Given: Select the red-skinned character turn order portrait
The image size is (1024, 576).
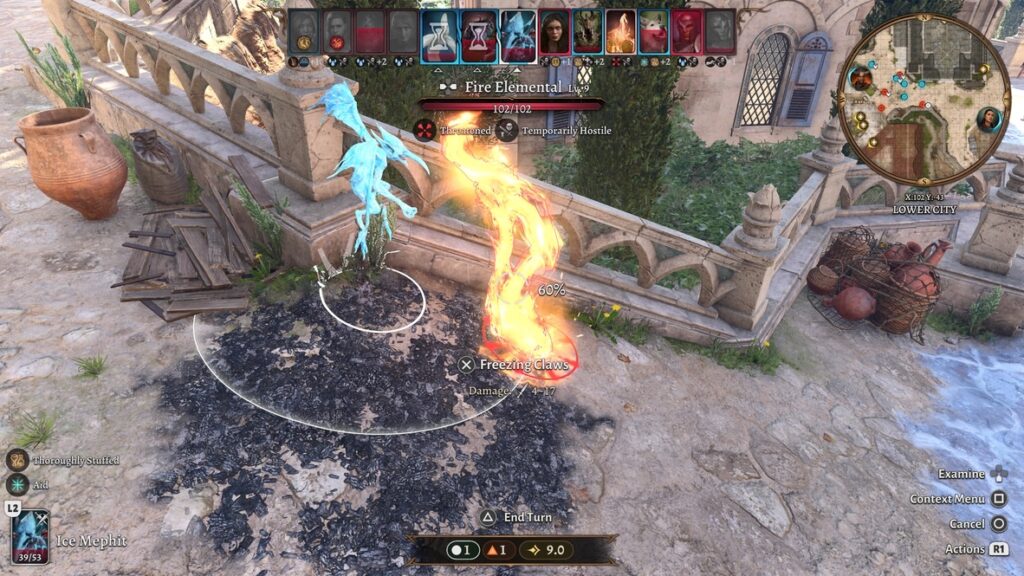Looking at the screenshot, I should [x=686, y=31].
